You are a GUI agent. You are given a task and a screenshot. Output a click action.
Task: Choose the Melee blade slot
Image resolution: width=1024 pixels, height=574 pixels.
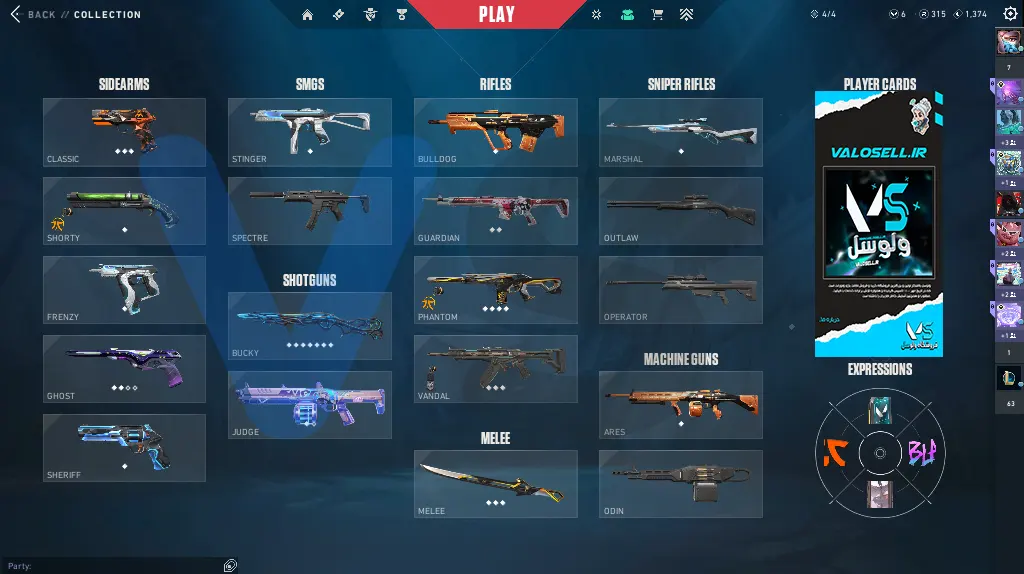(495, 484)
